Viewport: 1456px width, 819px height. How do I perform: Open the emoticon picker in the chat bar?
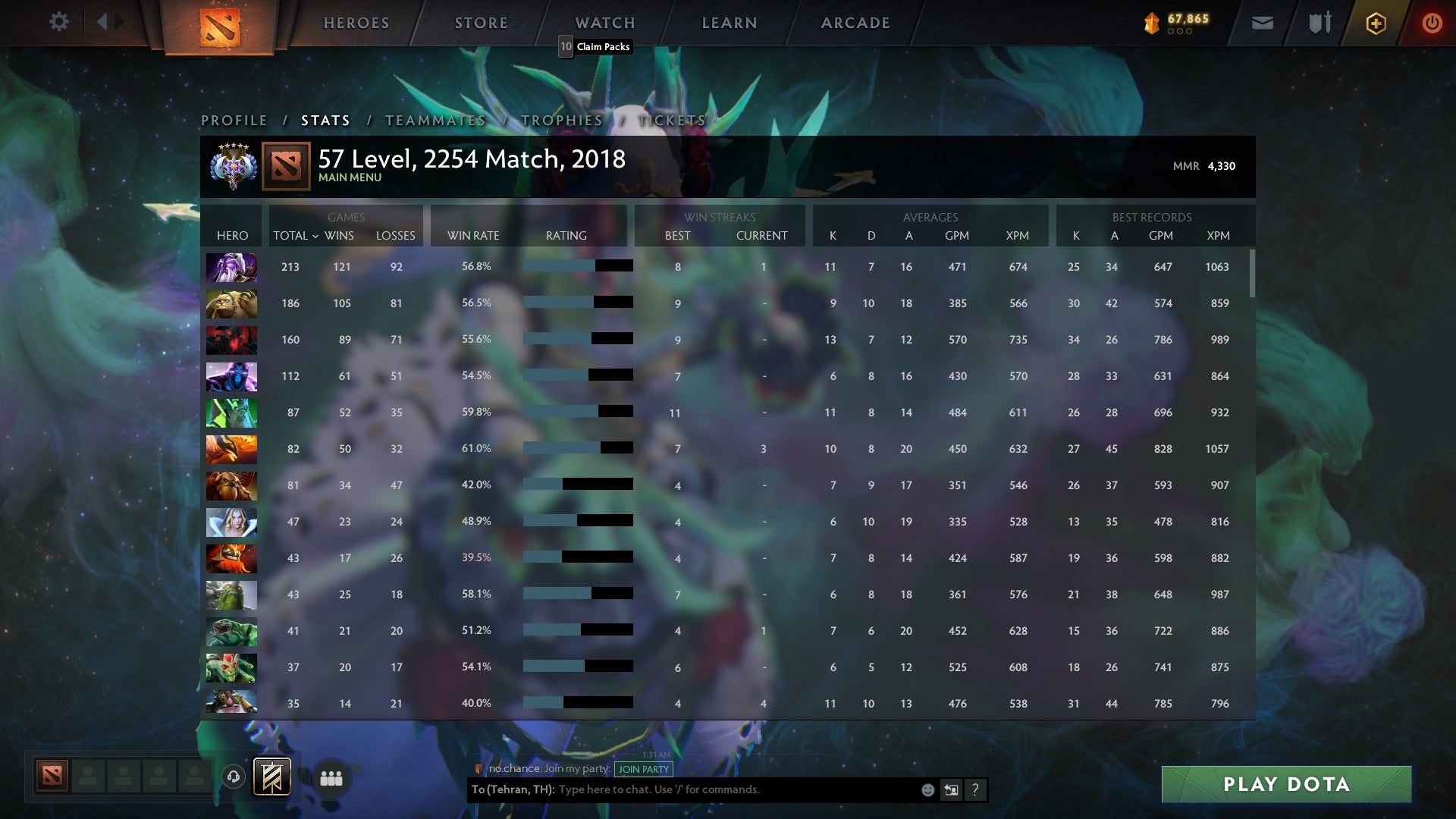[927, 789]
